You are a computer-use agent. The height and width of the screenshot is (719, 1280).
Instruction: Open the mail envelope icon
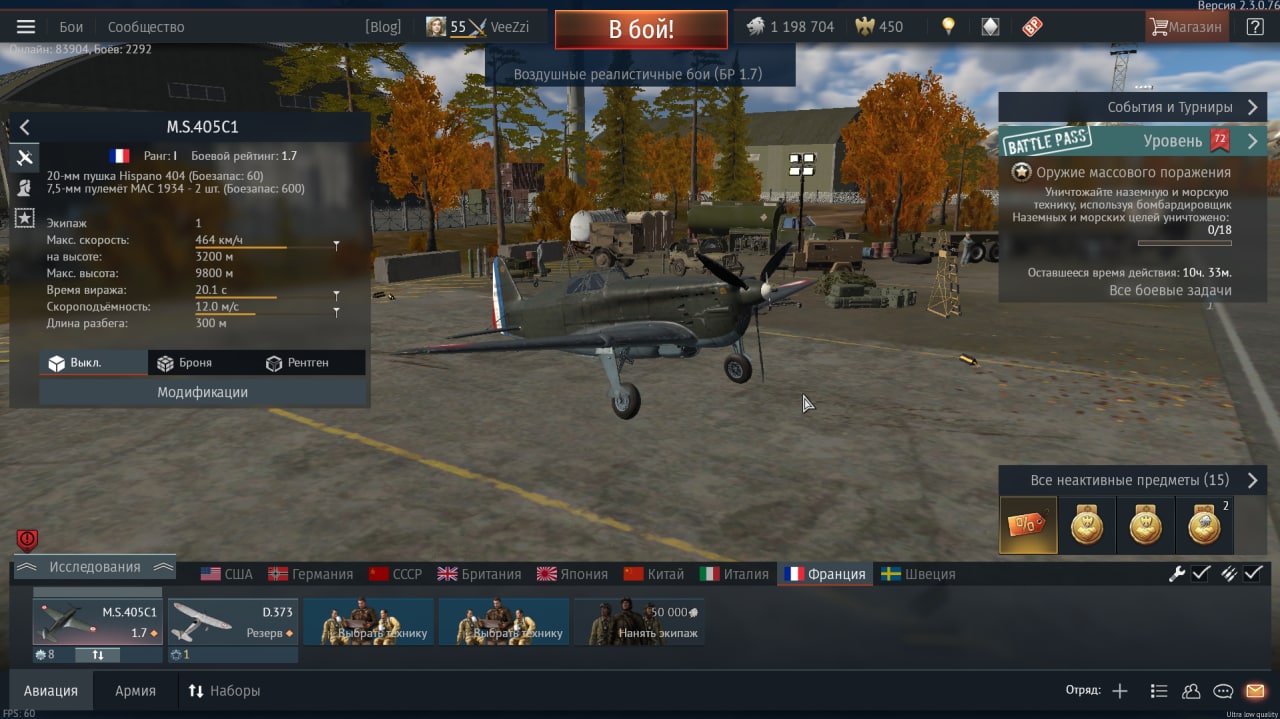(1255, 691)
